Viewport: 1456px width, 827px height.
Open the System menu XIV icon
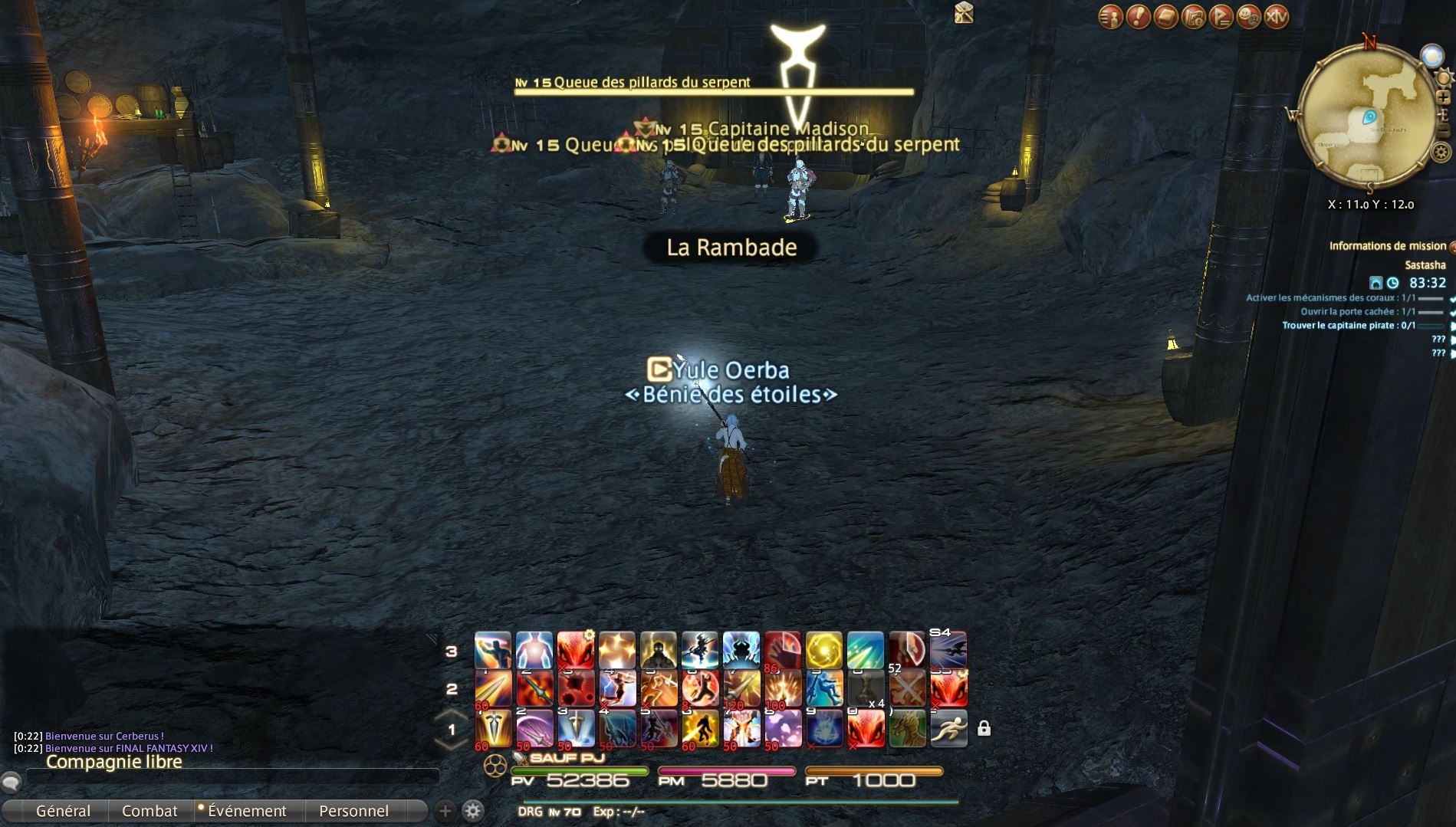[1277, 16]
